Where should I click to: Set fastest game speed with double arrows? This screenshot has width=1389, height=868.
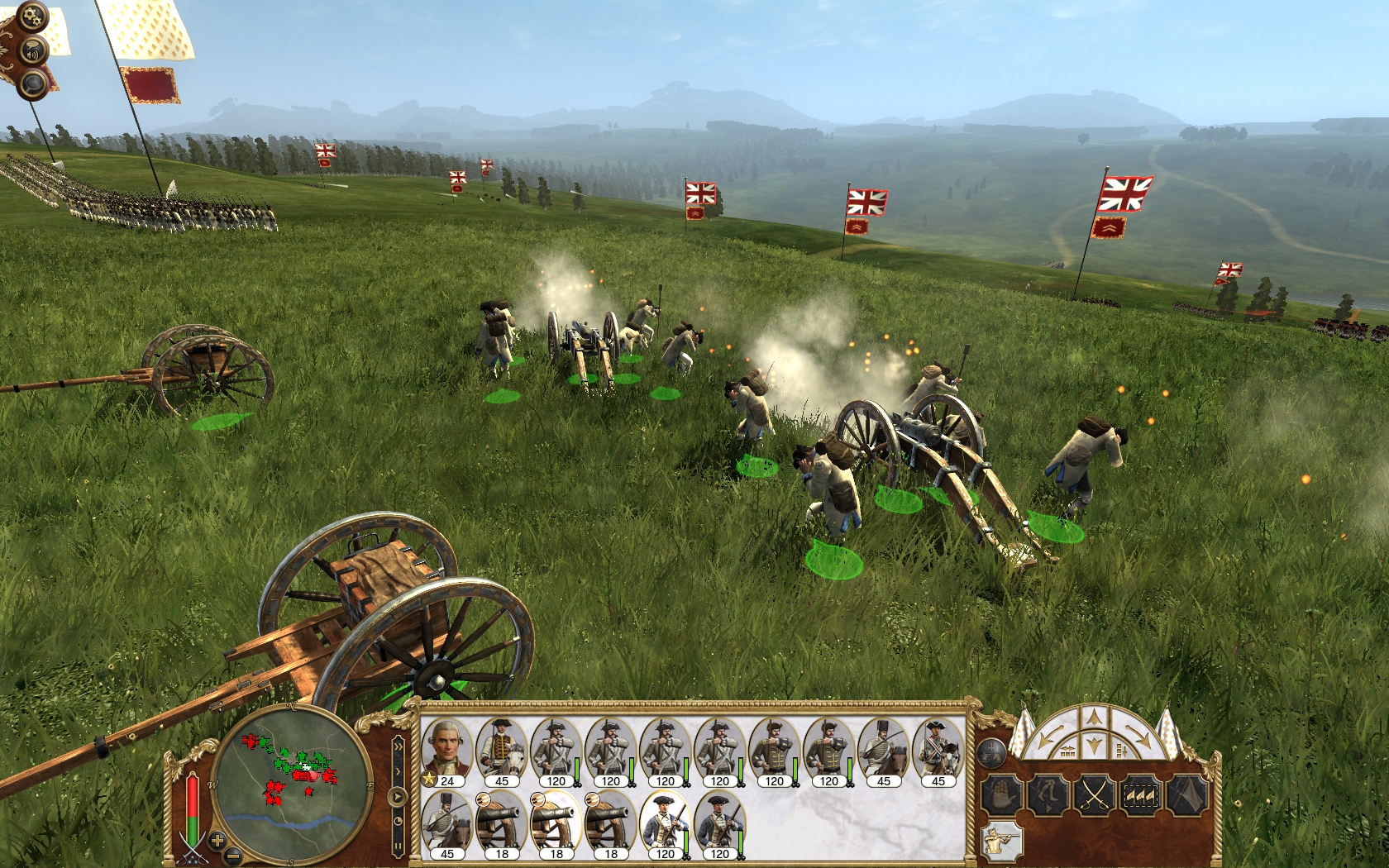[399, 746]
